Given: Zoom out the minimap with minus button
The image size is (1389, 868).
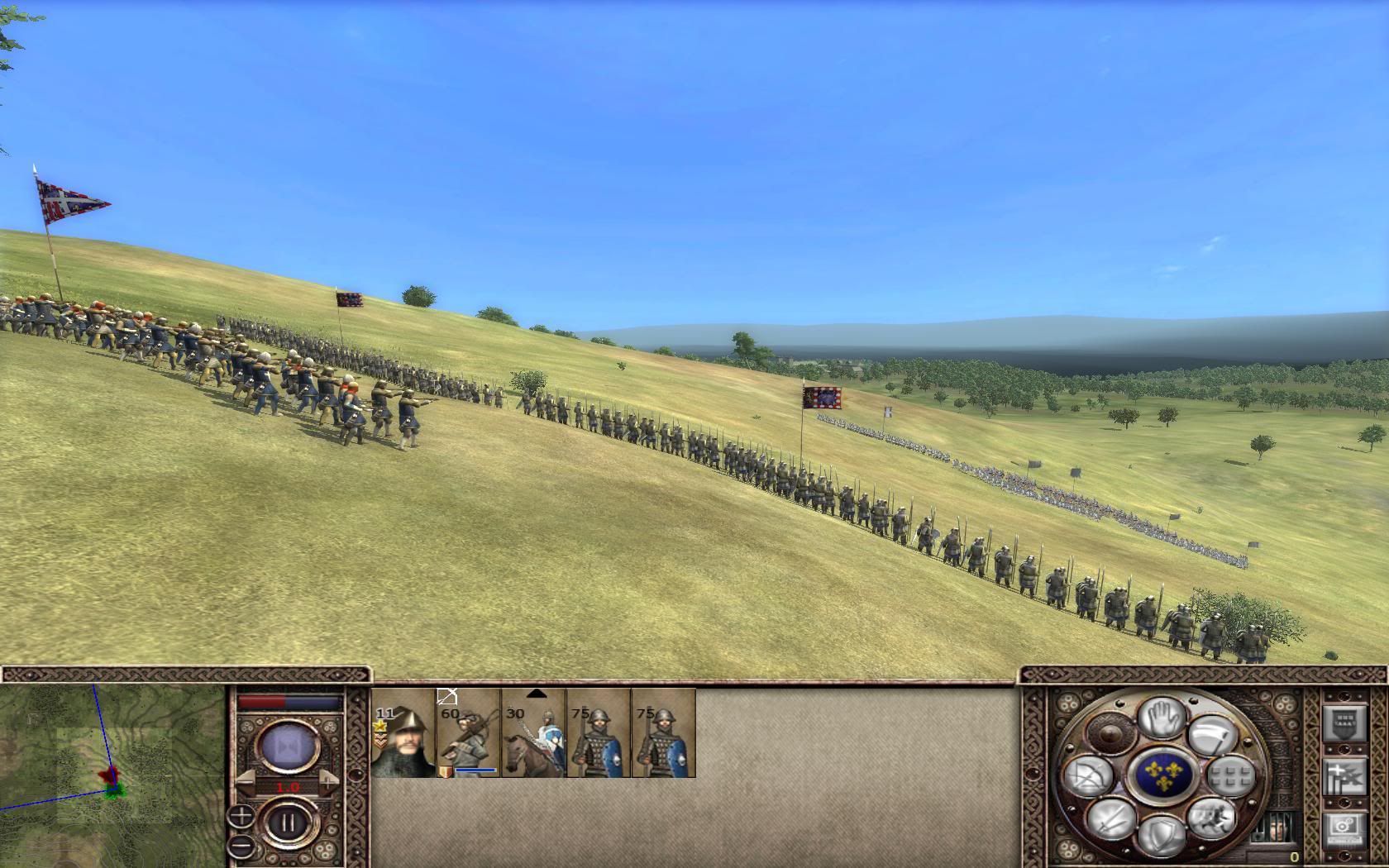Looking at the screenshot, I should [241, 846].
